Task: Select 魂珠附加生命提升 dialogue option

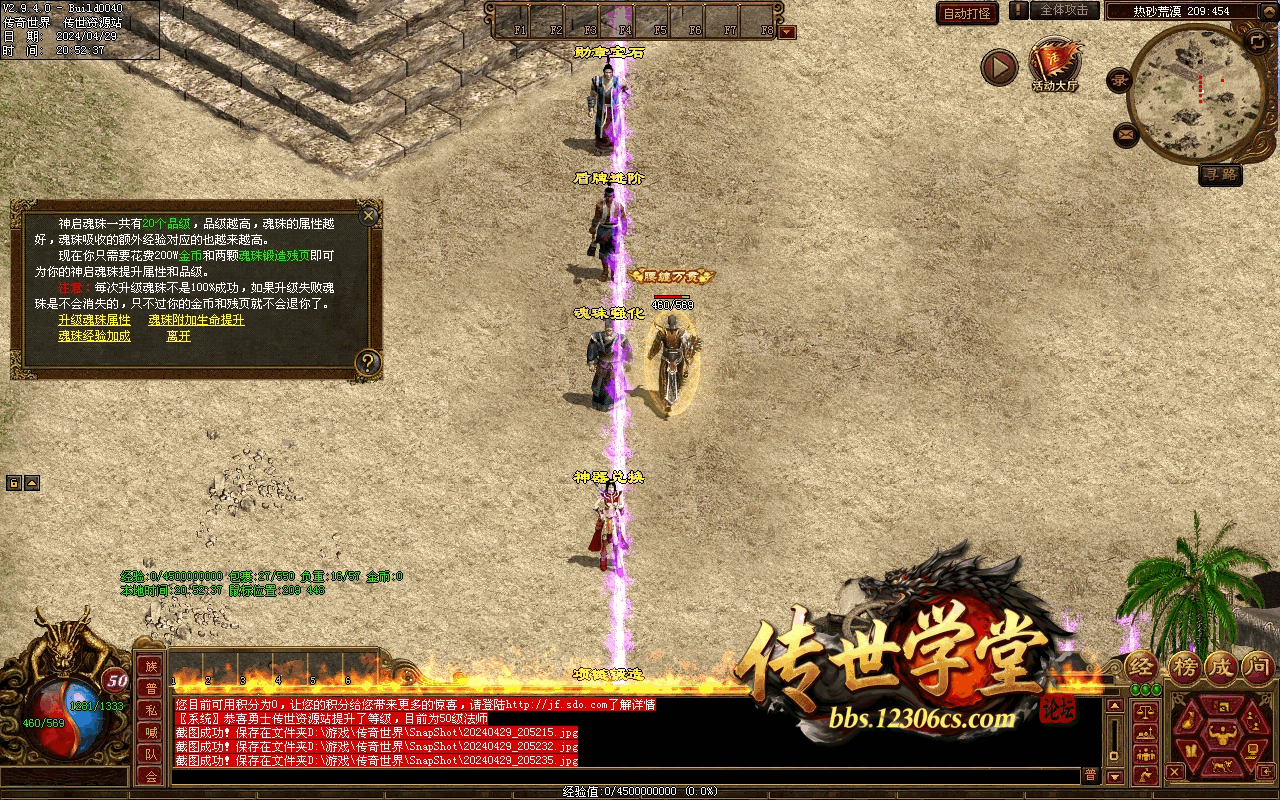Action: click(x=196, y=320)
